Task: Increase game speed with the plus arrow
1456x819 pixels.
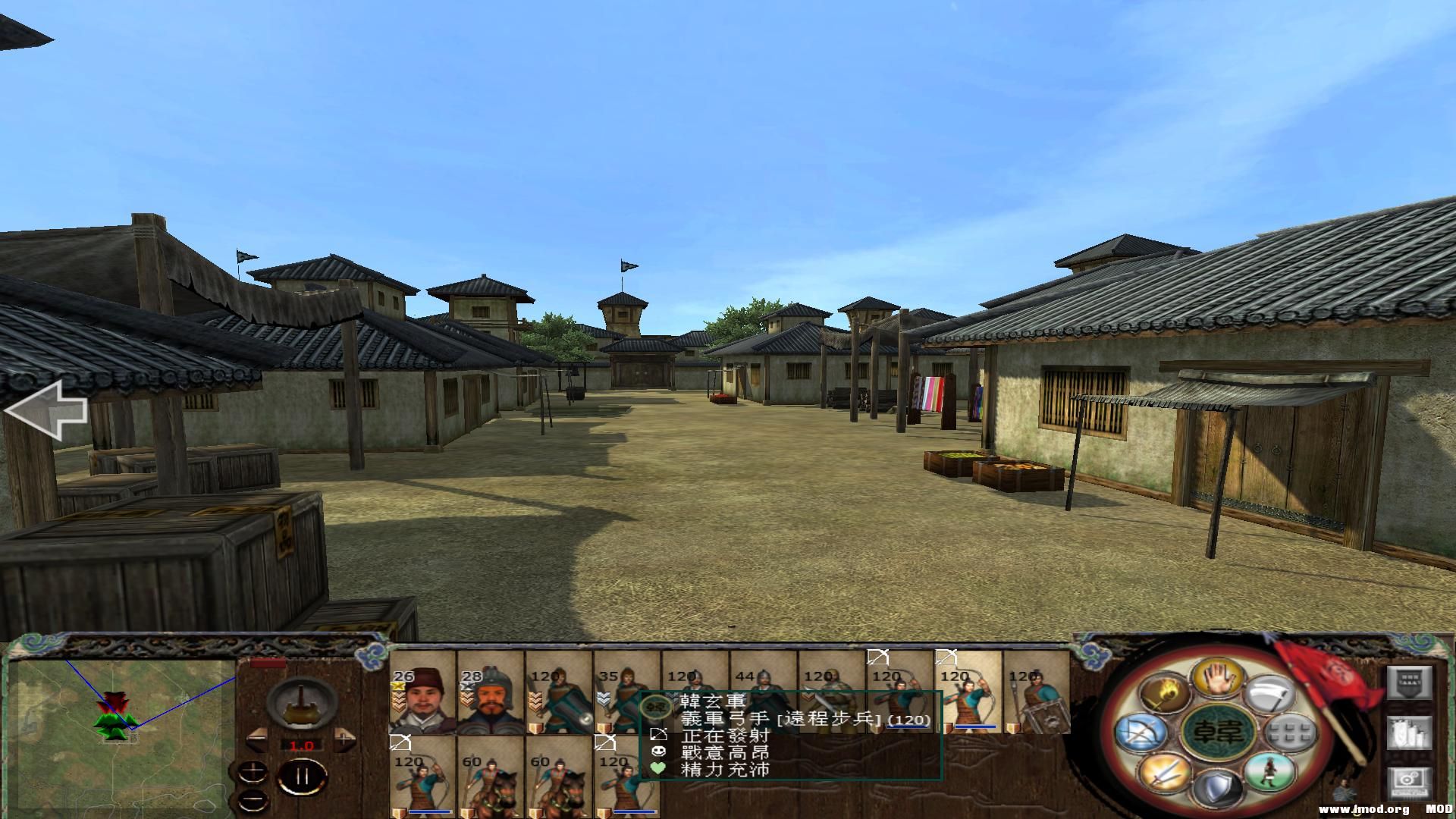Action: click(x=344, y=738)
